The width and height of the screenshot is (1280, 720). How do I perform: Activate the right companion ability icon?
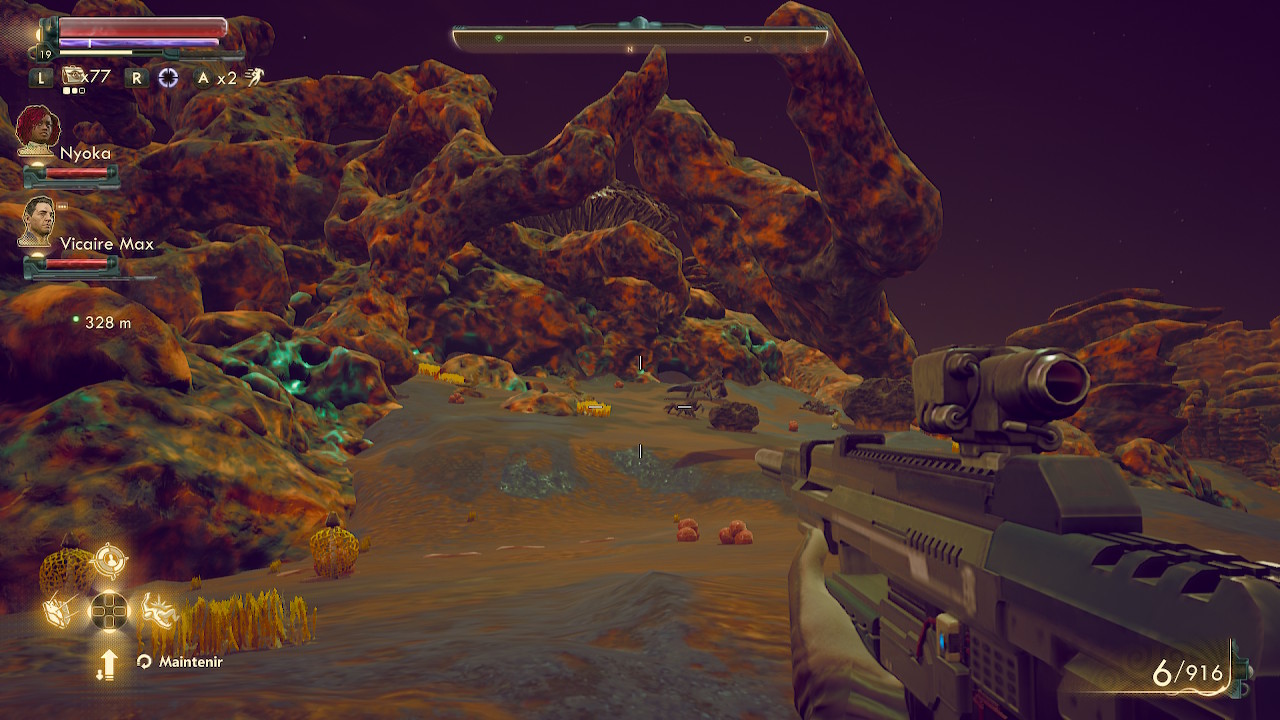point(157,608)
